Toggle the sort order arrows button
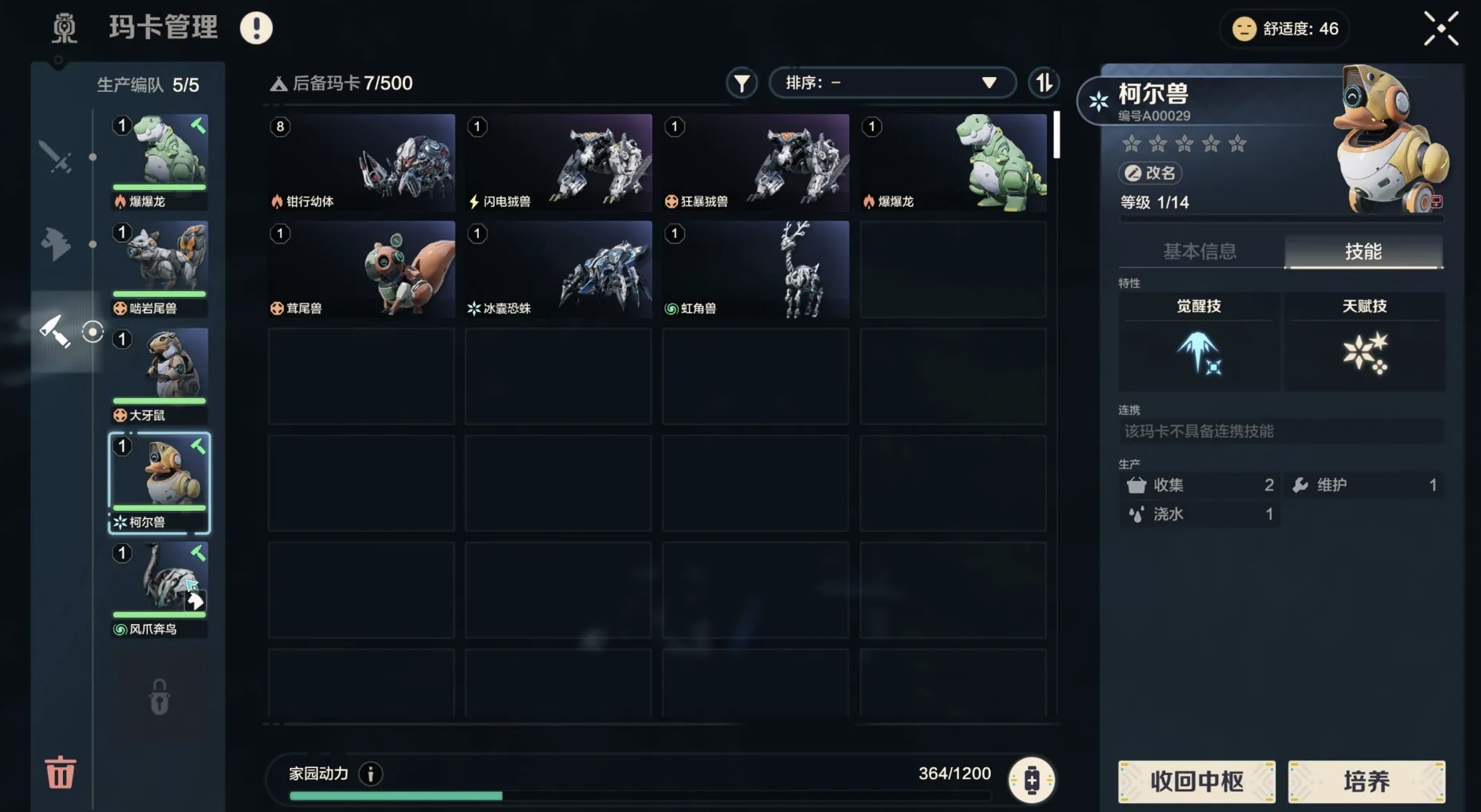Image resolution: width=1481 pixels, height=812 pixels. 1044,83
